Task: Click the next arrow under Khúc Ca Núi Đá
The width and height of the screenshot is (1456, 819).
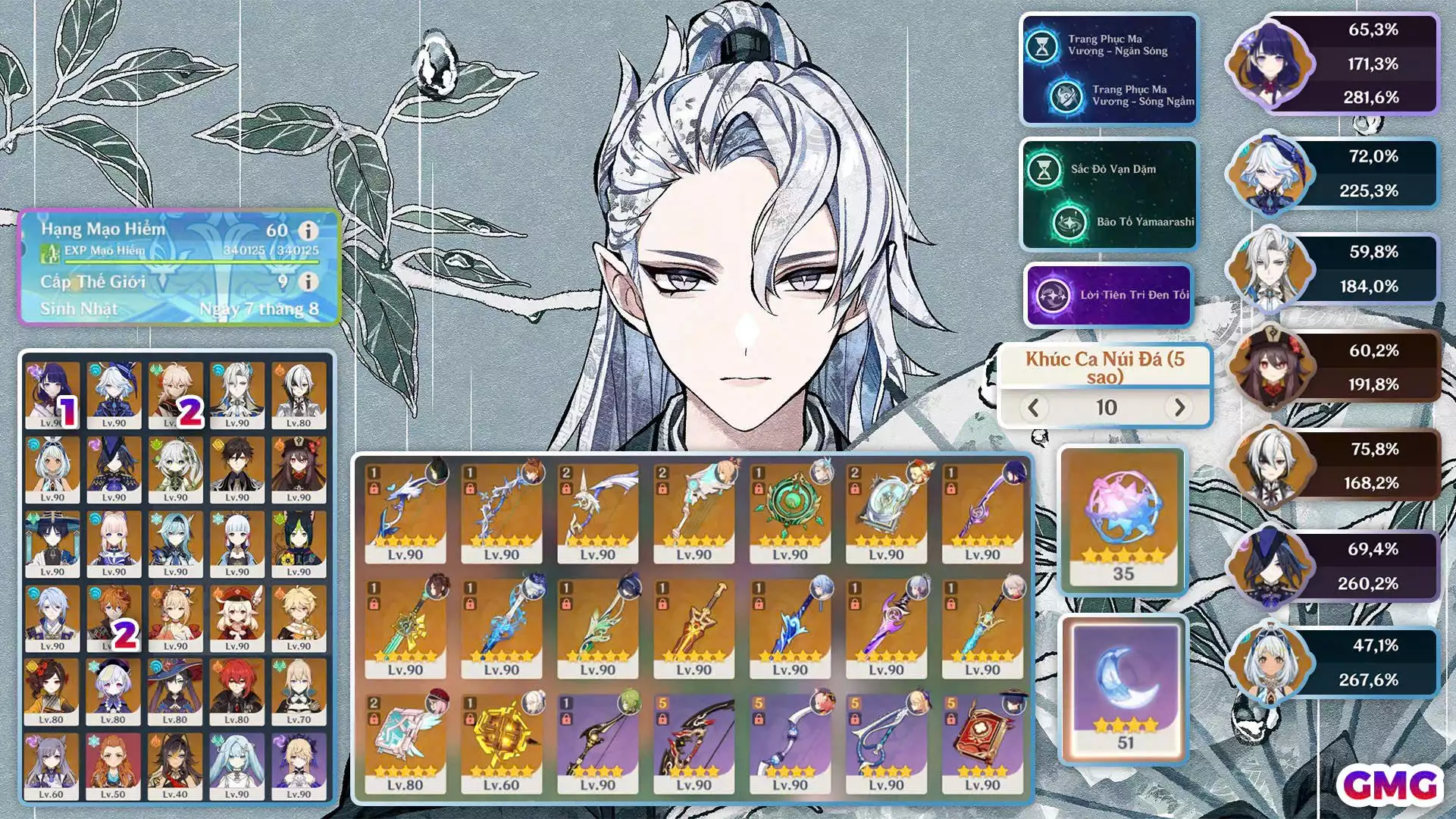Action: 1179,408
